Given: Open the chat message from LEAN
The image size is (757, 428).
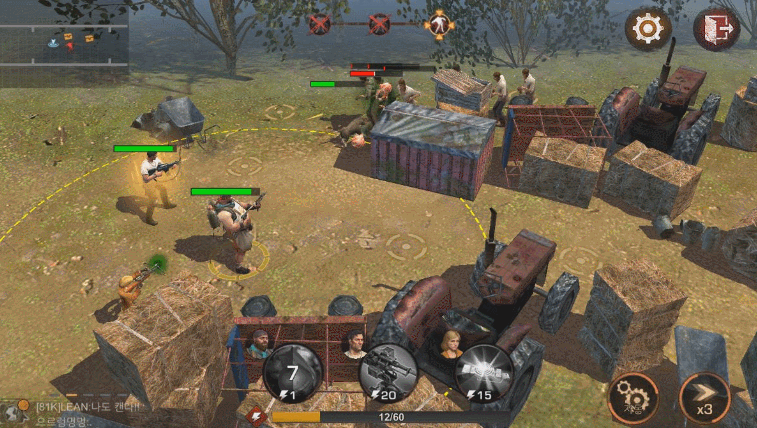Looking at the screenshot, I should coord(90,408).
